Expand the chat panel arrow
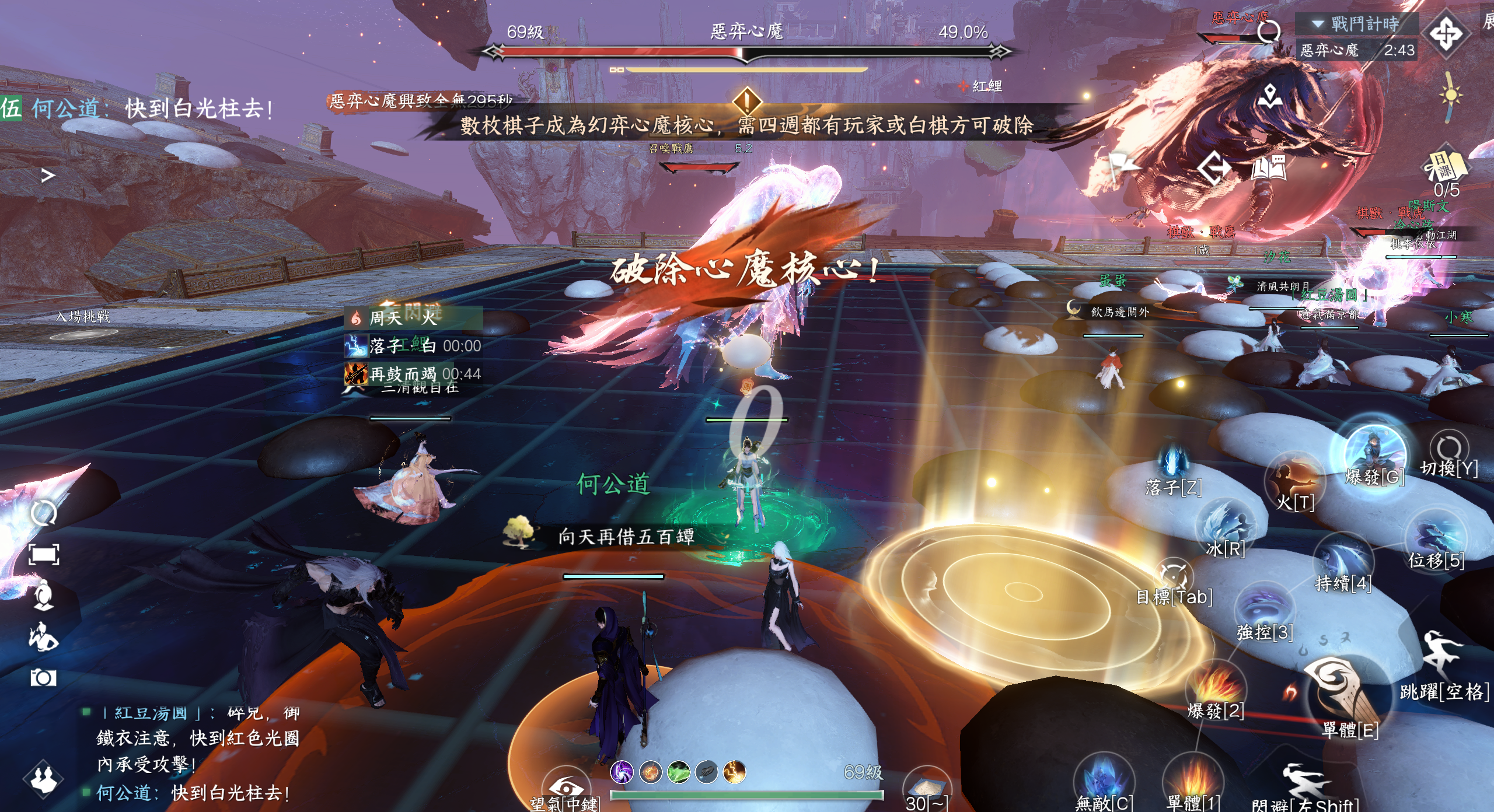Screen dimensions: 1494x812 [x=48, y=175]
